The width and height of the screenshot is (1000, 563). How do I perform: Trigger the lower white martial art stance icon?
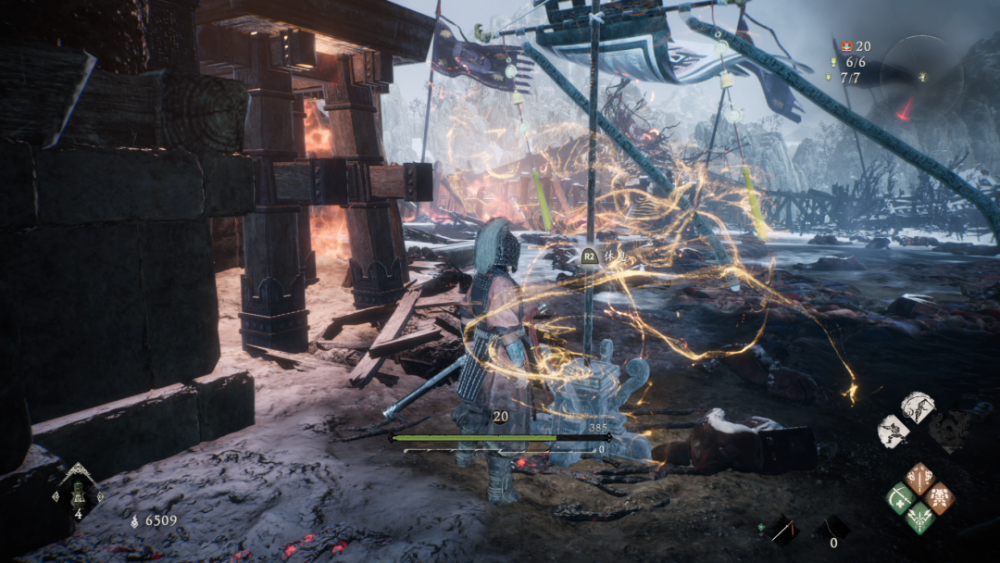[893, 430]
